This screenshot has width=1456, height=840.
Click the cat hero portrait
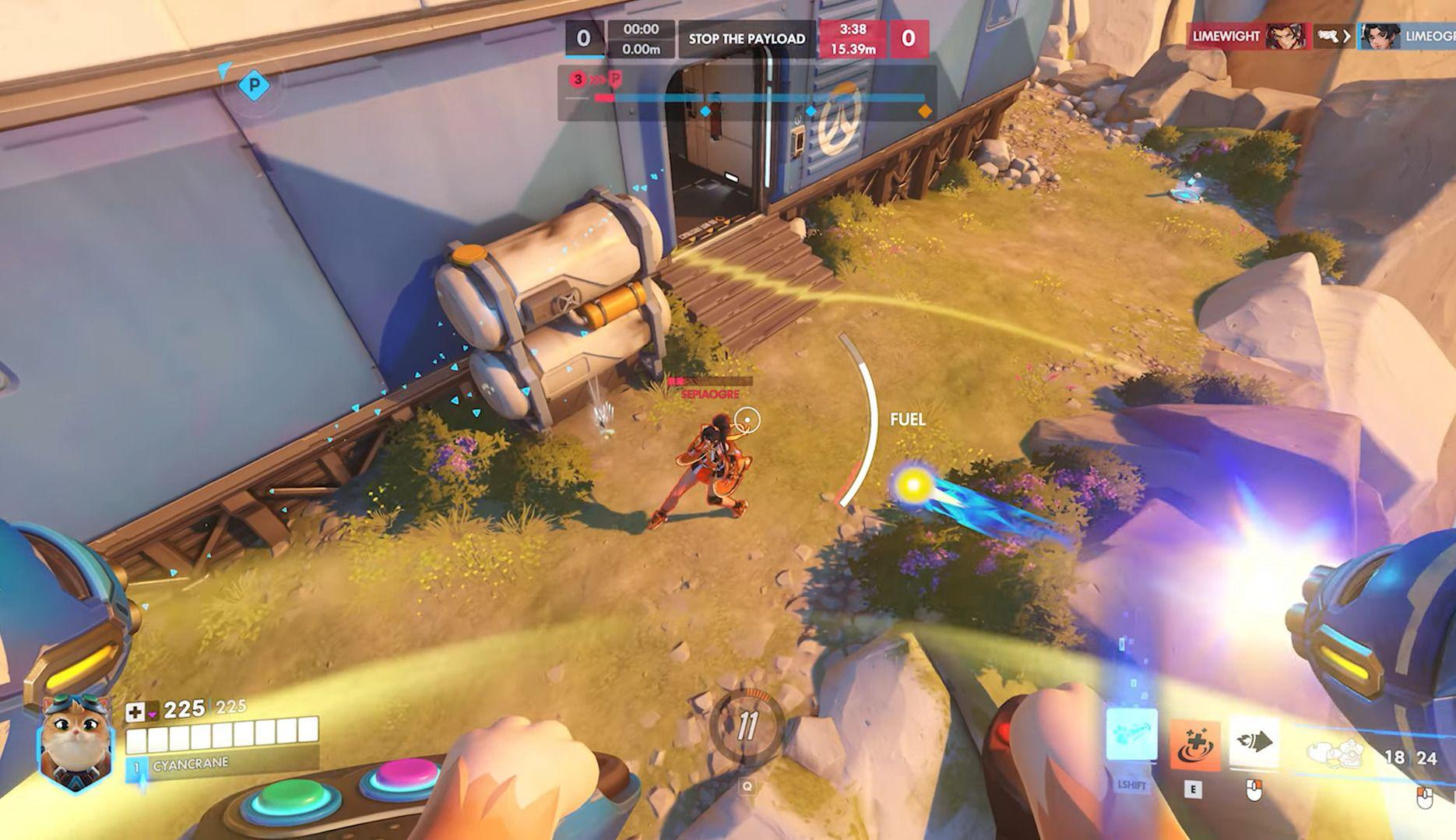76,743
